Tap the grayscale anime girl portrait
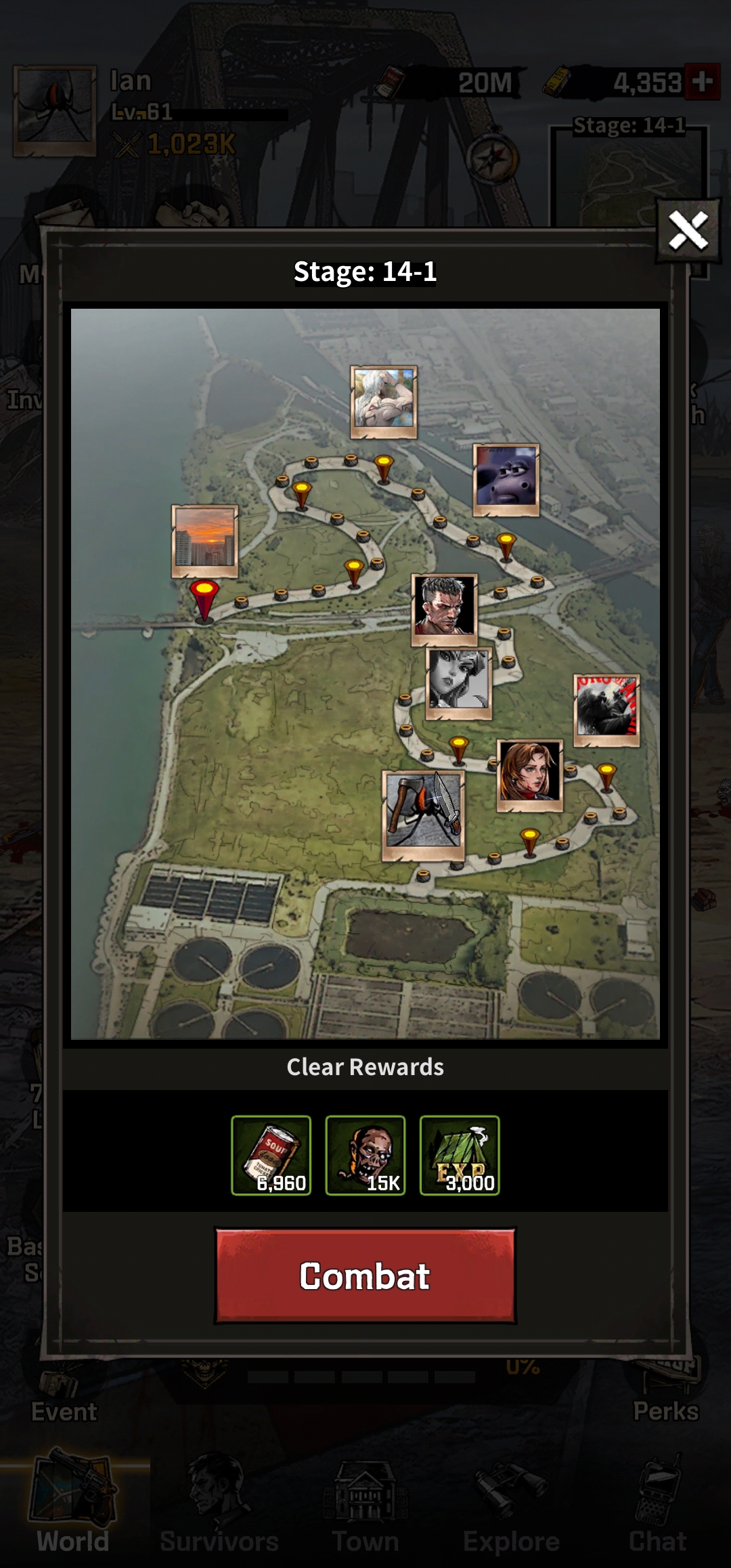This screenshot has height=1568, width=731. [458, 682]
